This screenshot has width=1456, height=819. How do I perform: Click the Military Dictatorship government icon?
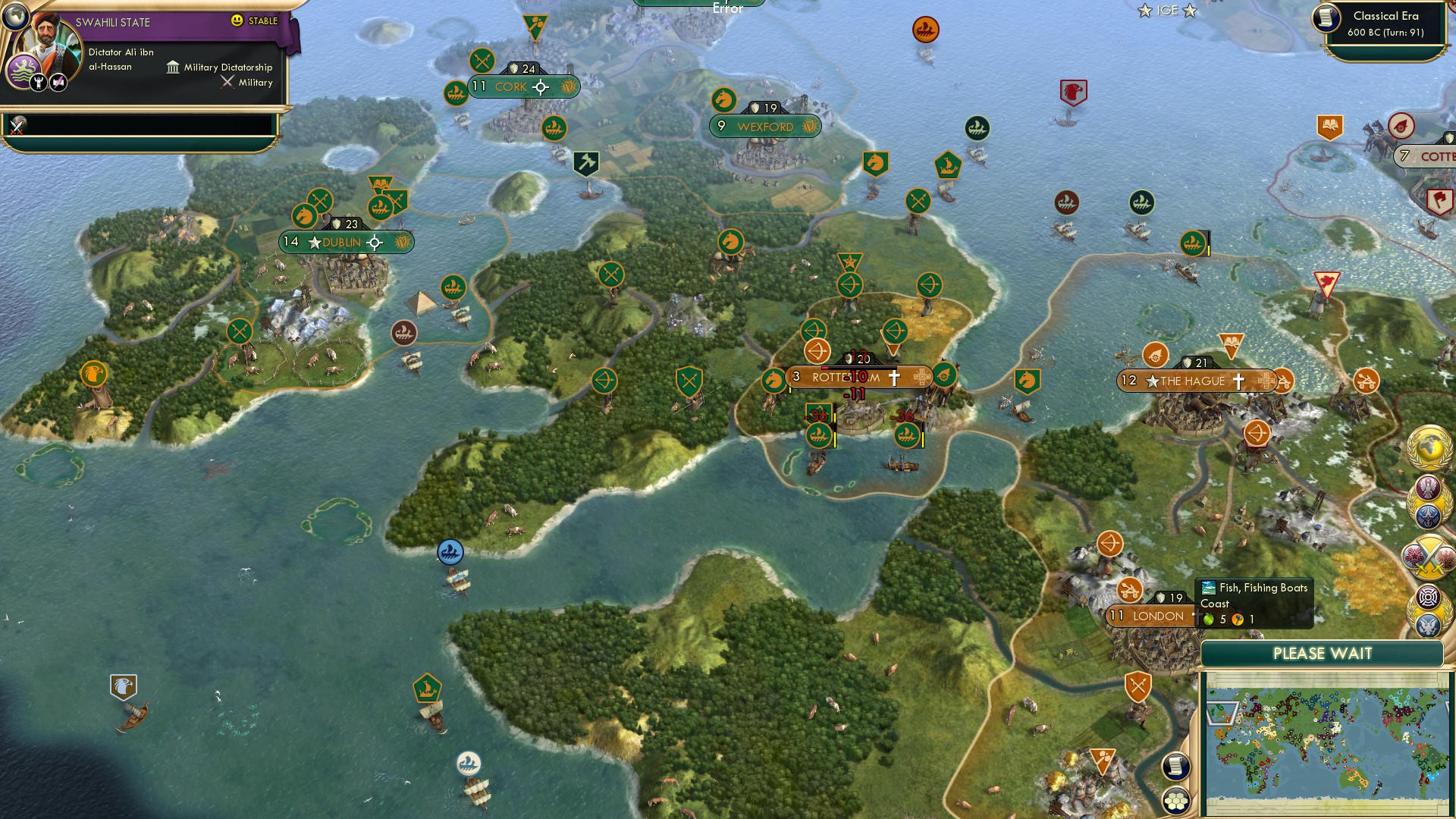pos(173,67)
